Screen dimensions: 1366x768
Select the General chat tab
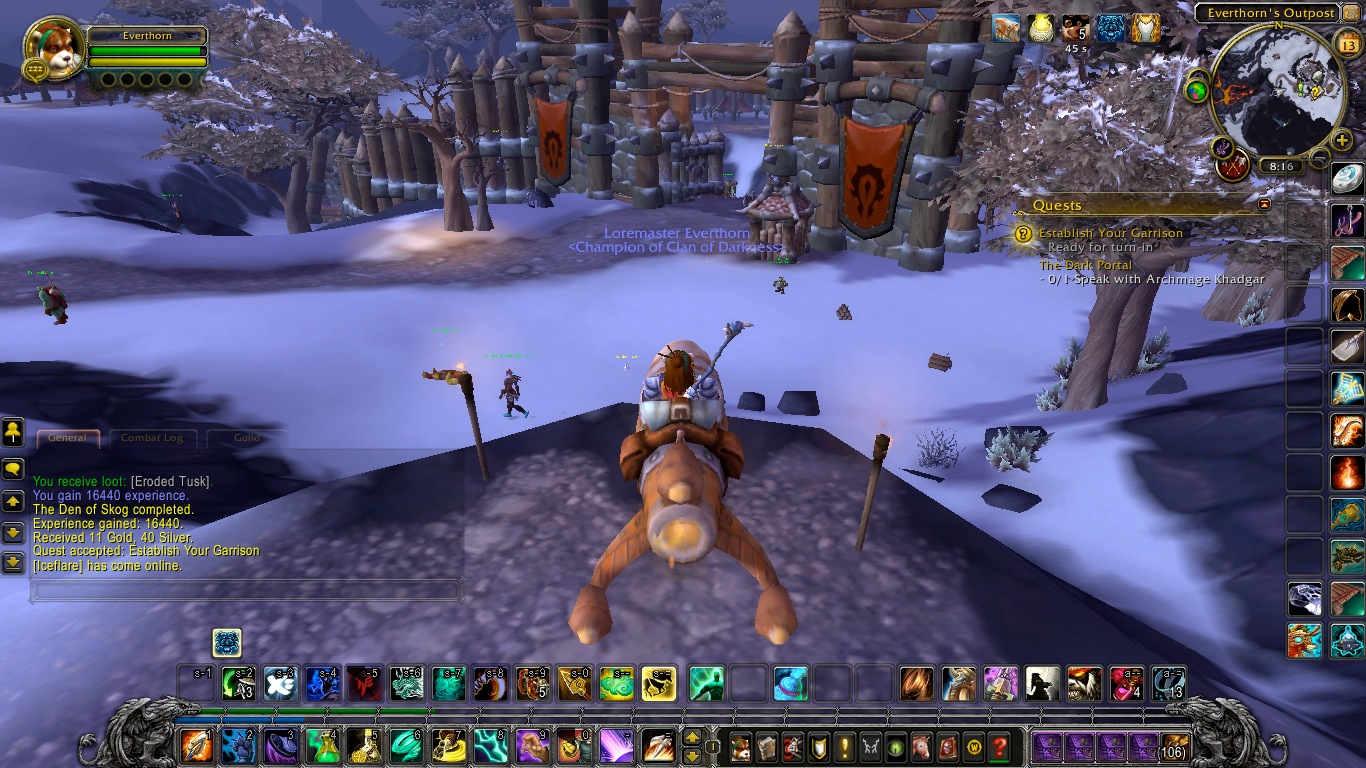(68, 438)
